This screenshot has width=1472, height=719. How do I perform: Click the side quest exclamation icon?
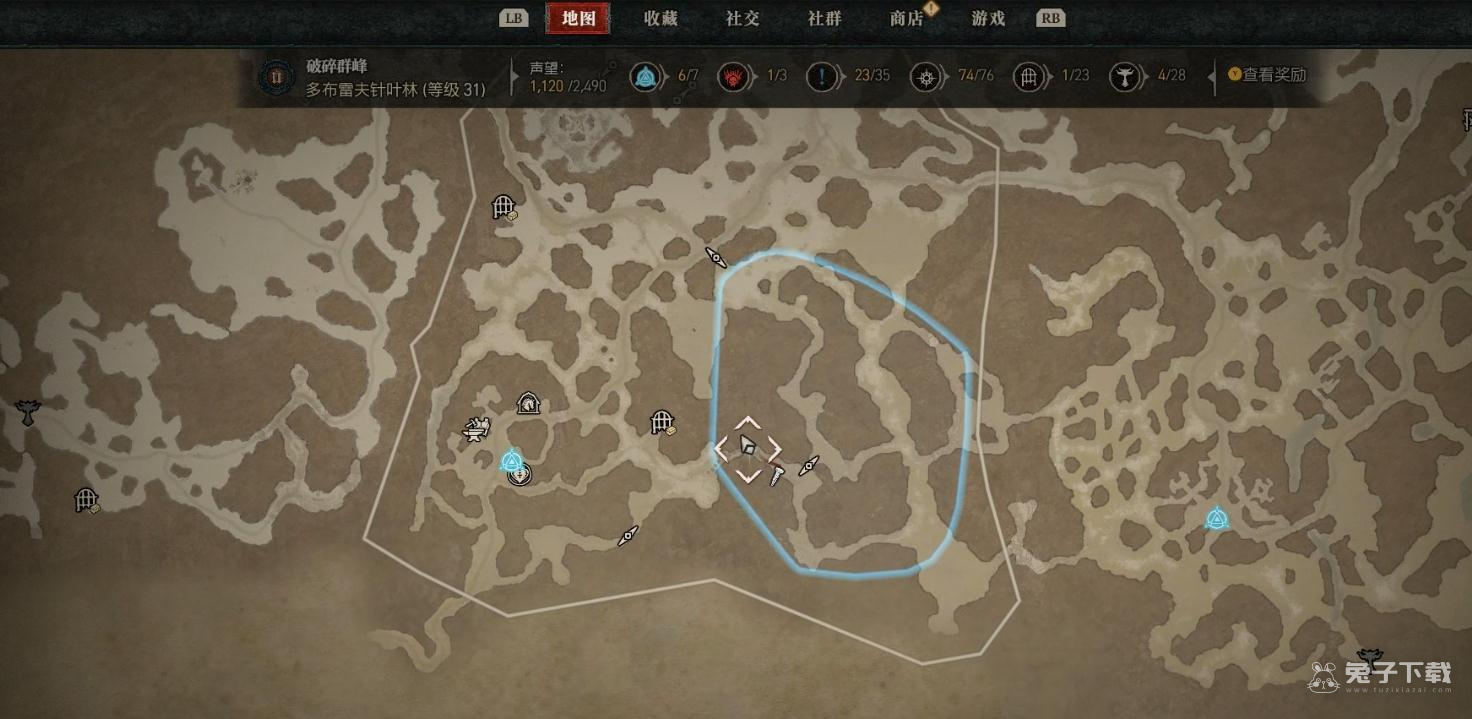822,76
